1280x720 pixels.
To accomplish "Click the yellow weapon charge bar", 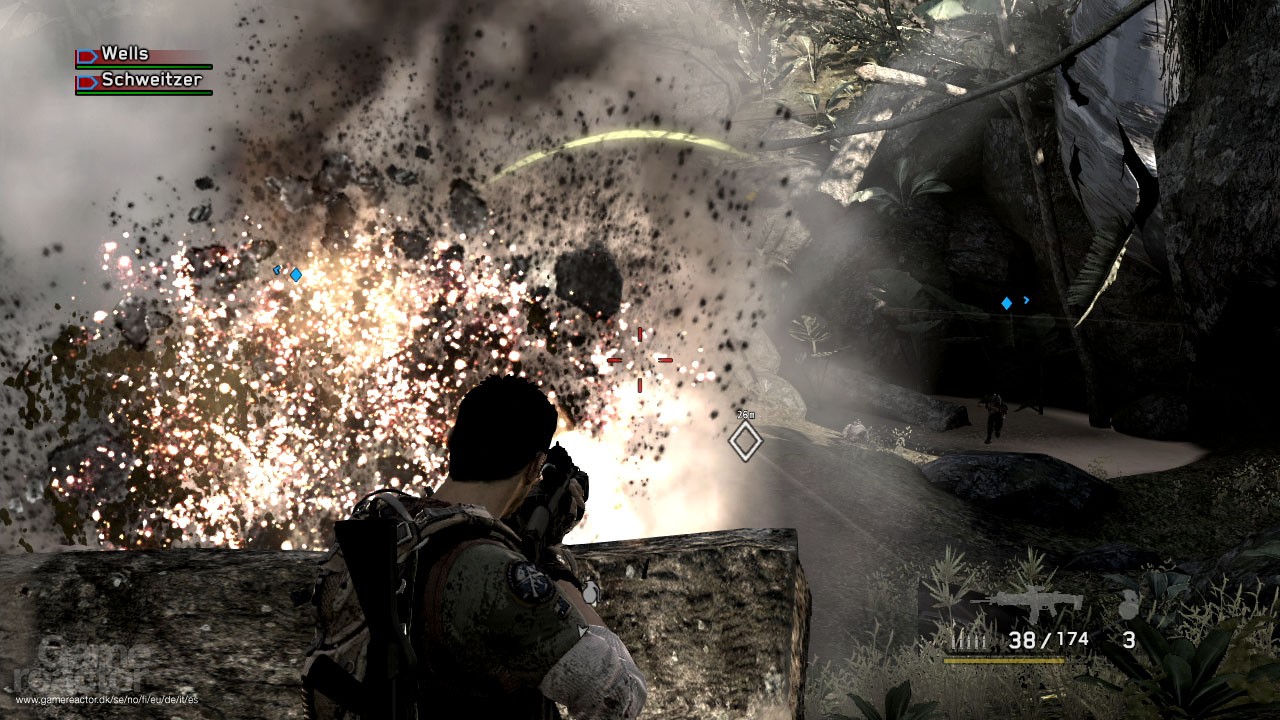I will 1005,660.
